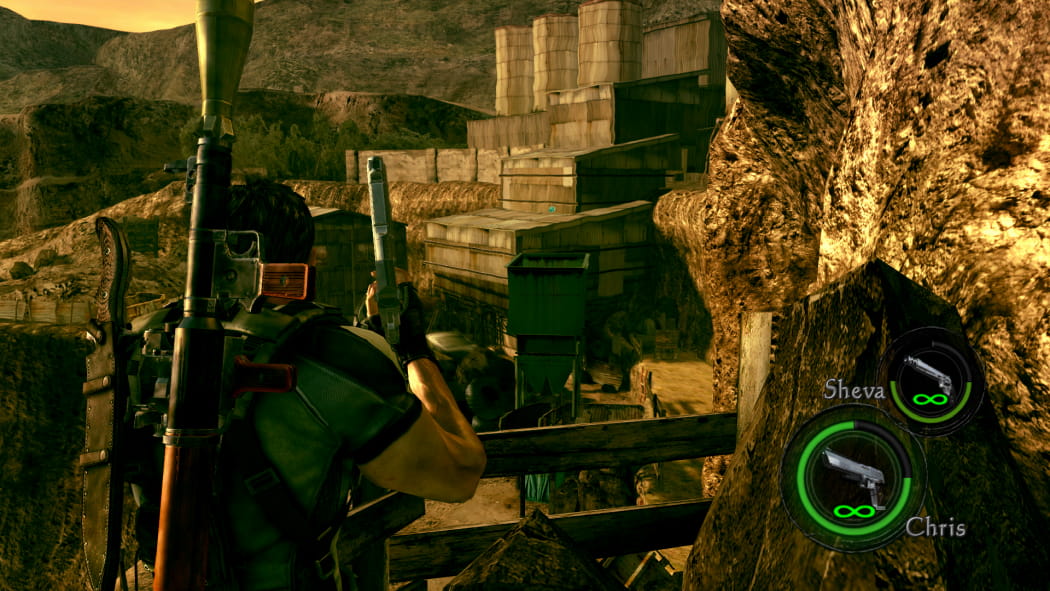Click Sheva's equipped pistol icon

929,375
